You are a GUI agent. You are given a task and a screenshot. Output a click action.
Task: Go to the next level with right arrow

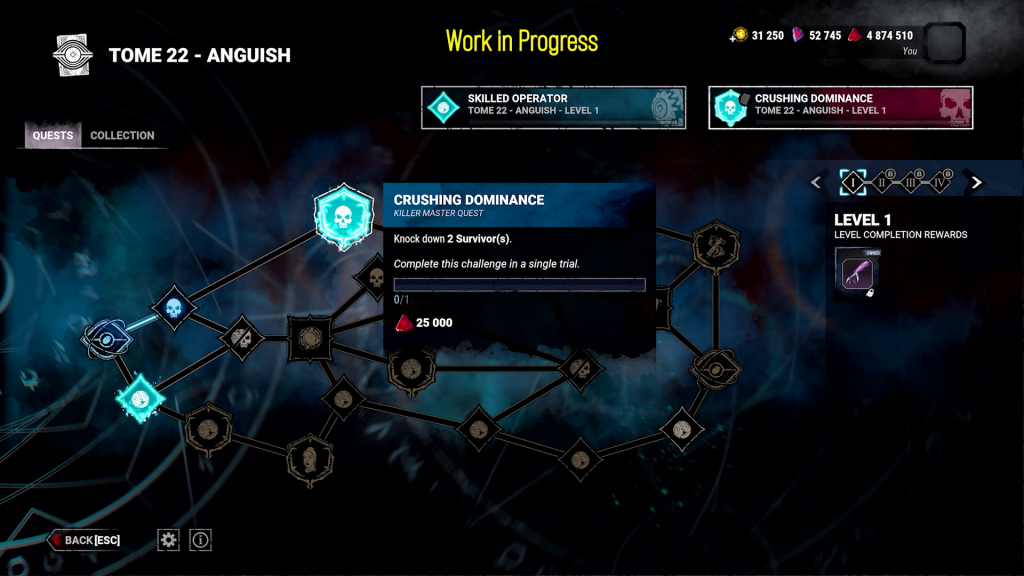(x=977, y=182)
